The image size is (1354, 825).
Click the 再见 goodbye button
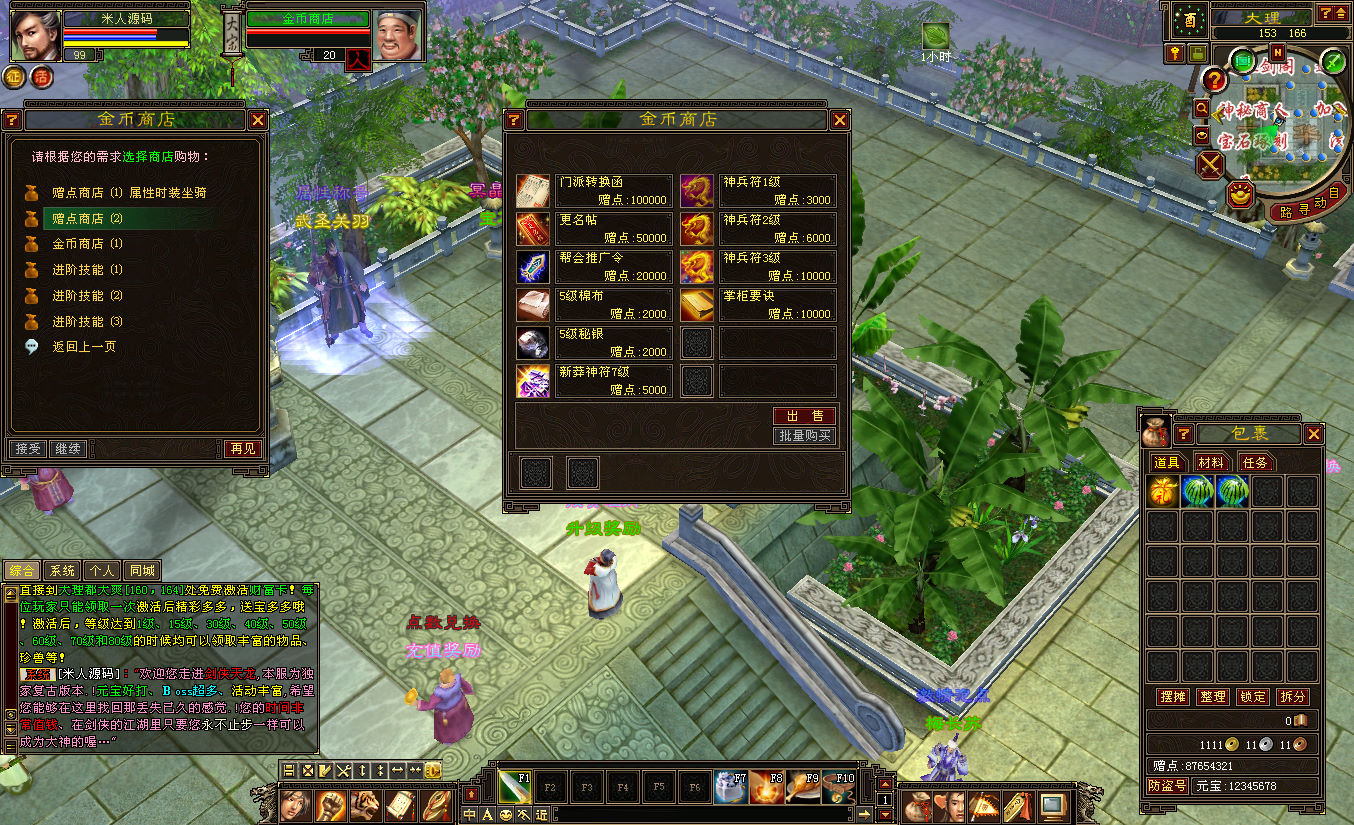coord(243,449)
